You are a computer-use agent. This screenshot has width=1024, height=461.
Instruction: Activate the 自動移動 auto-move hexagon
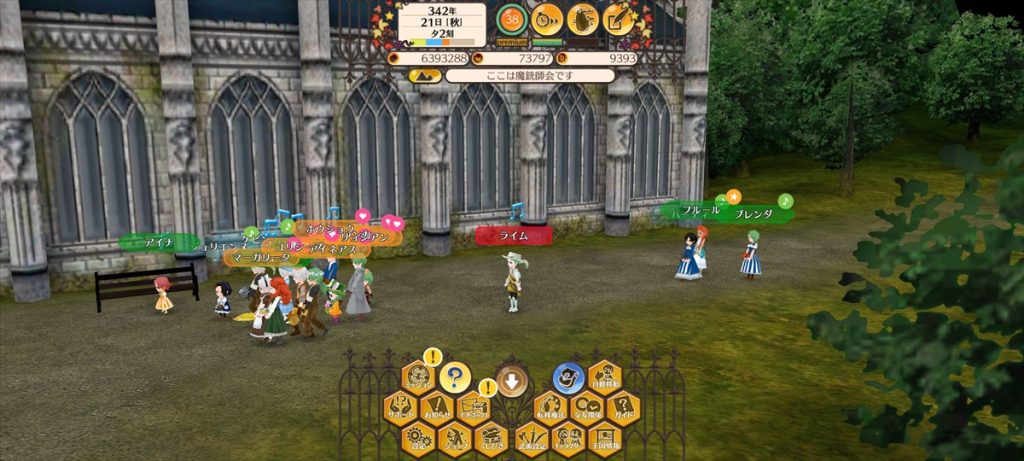pyautogui.click(x=605, y=378)
